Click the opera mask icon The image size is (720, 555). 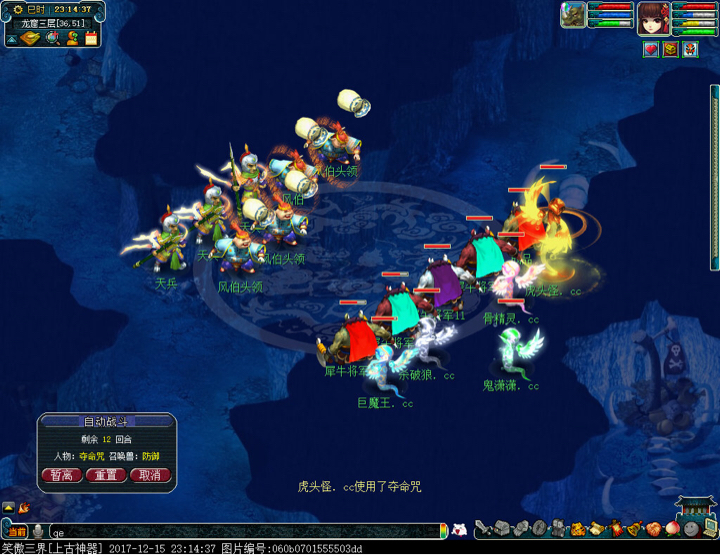tap(690, 49)
